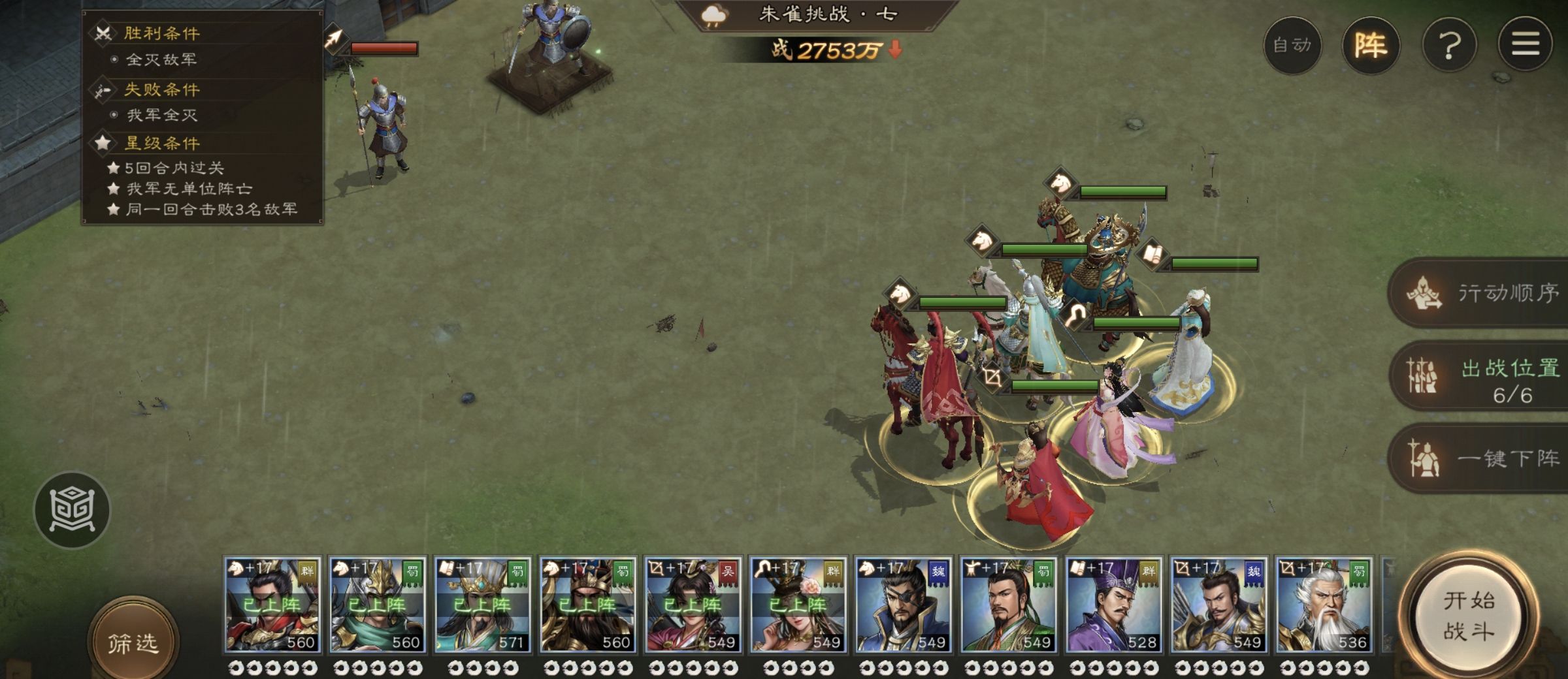The height and width of the screenshot is (679, 1568).
Task: Start the battle with 开始战斗
Action: point(1468,616)
